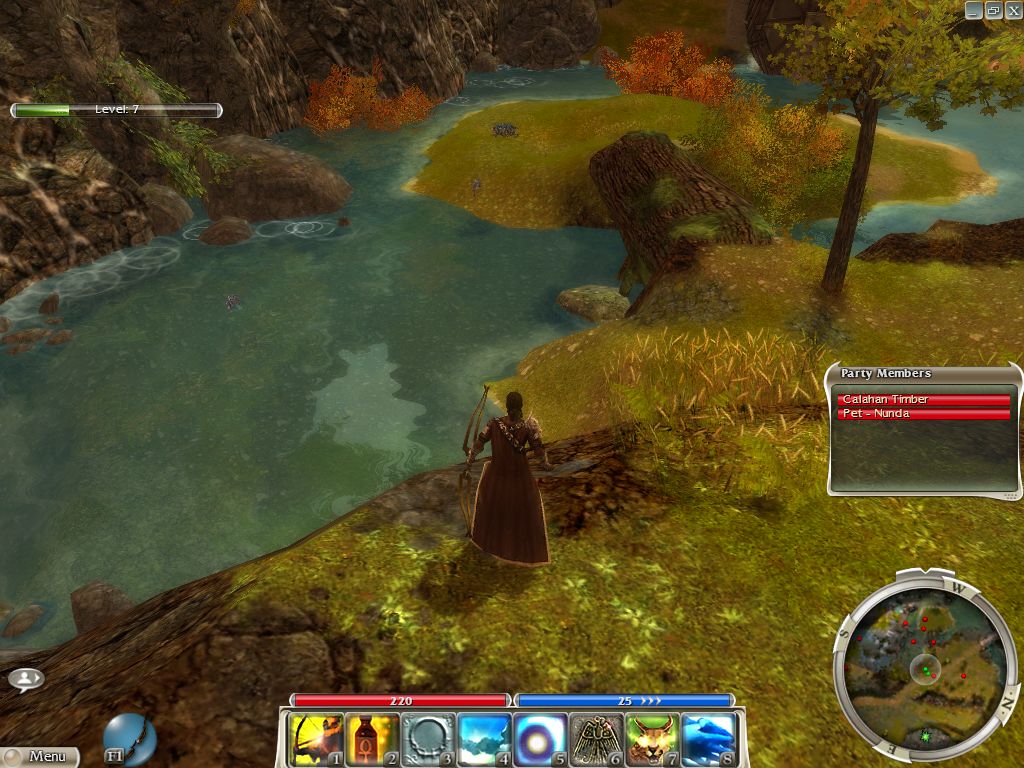1024x768 pixels.
Task: Use the winged emblem skill in slot 6
Action: (x=597, y=739)
